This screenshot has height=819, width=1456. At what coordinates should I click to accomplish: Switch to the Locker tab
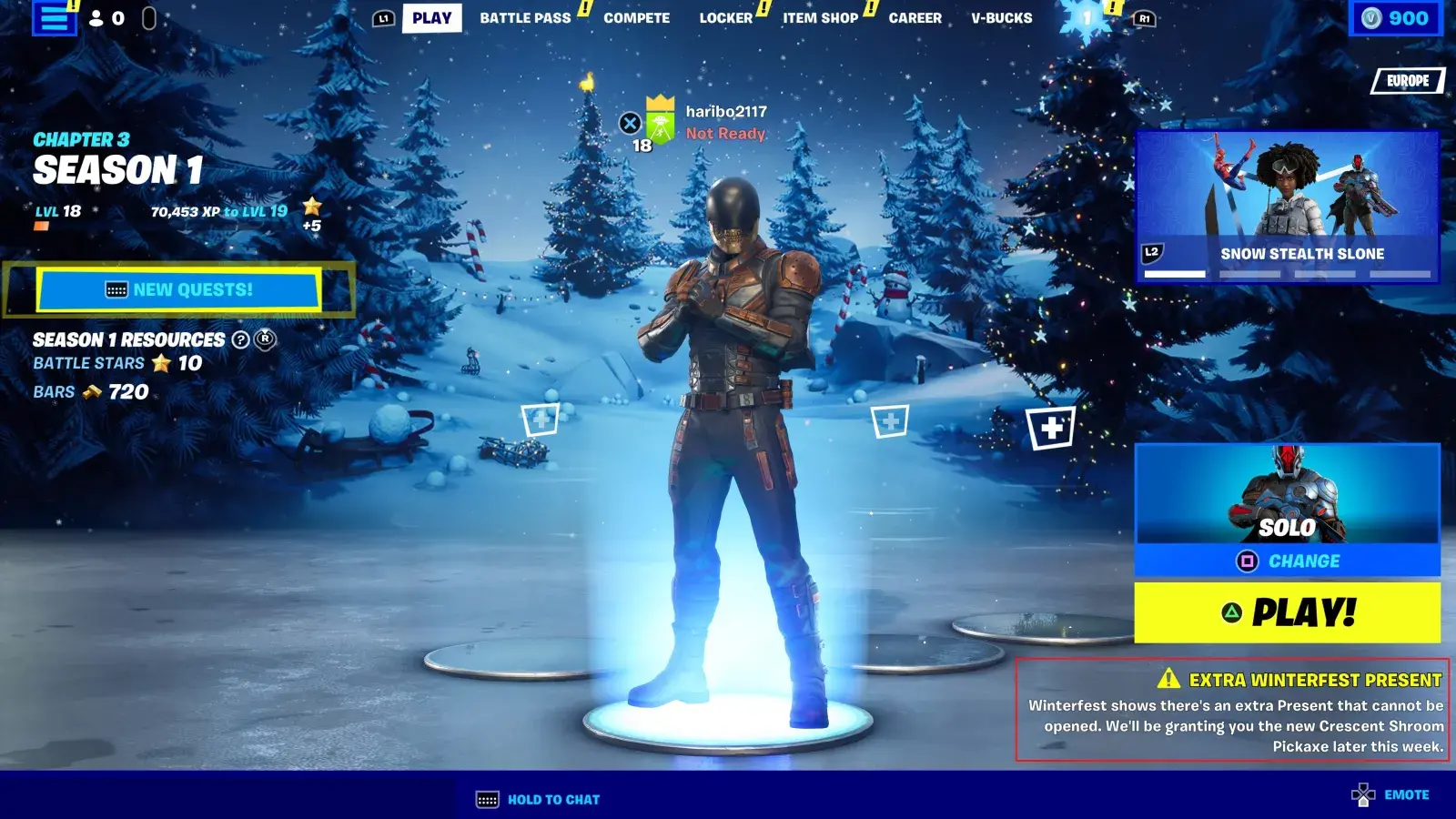tap(725, 17)
